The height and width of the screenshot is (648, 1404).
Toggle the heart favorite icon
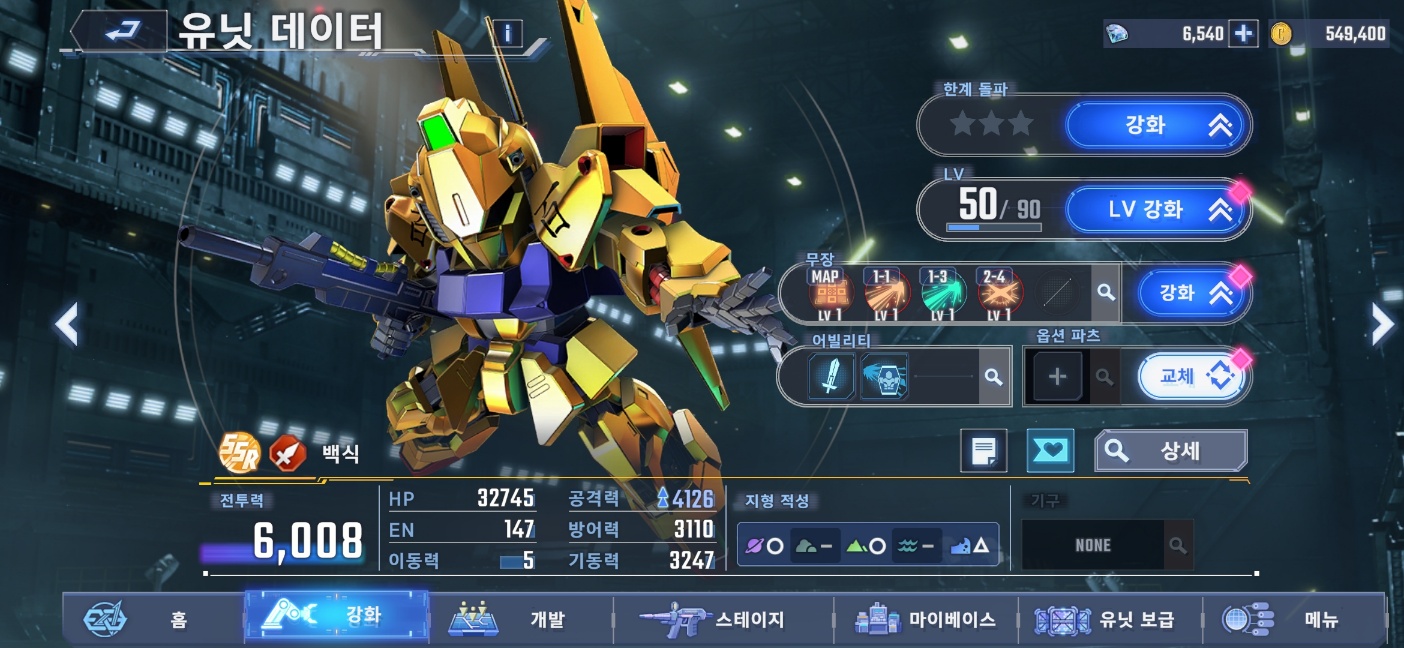coord(1050,451)
